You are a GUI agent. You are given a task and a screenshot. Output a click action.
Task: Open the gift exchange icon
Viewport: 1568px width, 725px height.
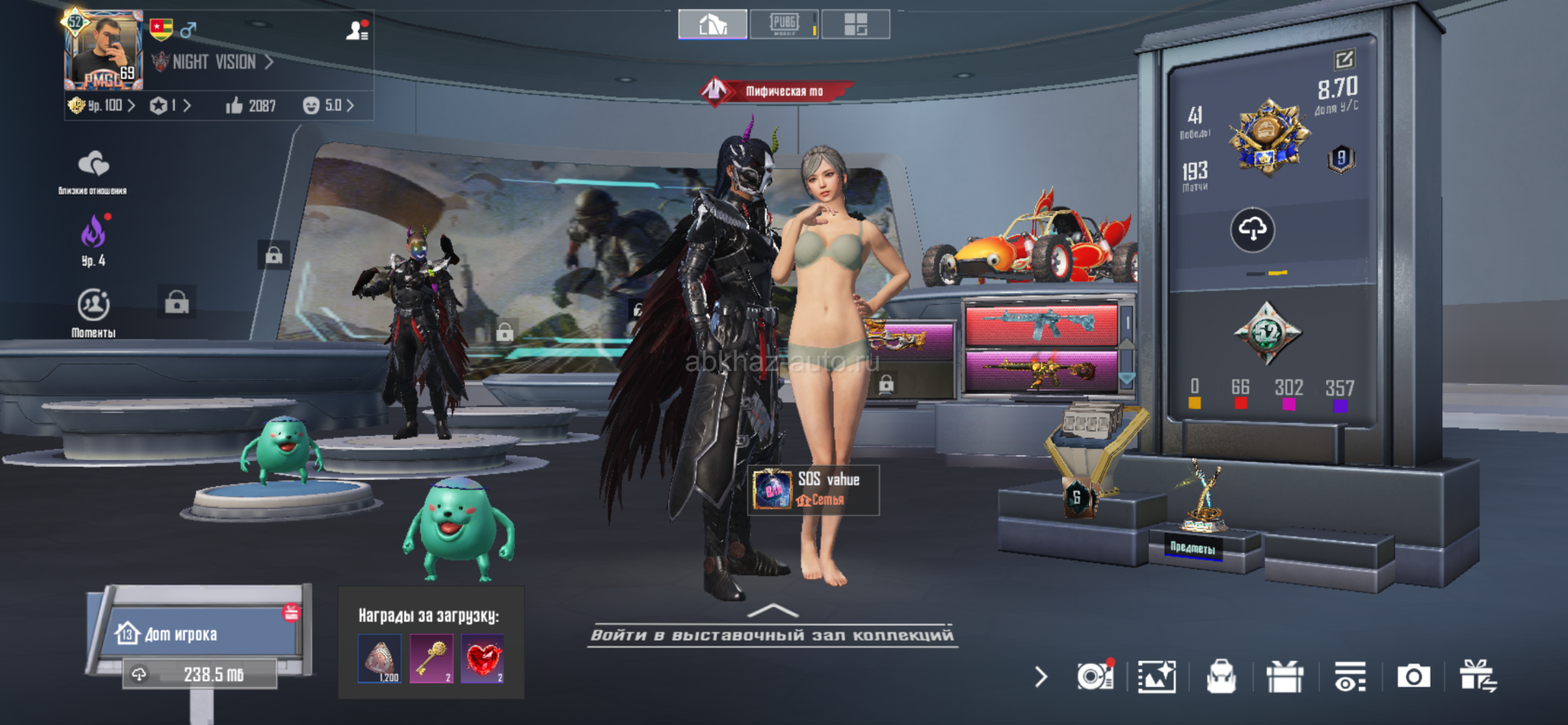click(1477, 677)
